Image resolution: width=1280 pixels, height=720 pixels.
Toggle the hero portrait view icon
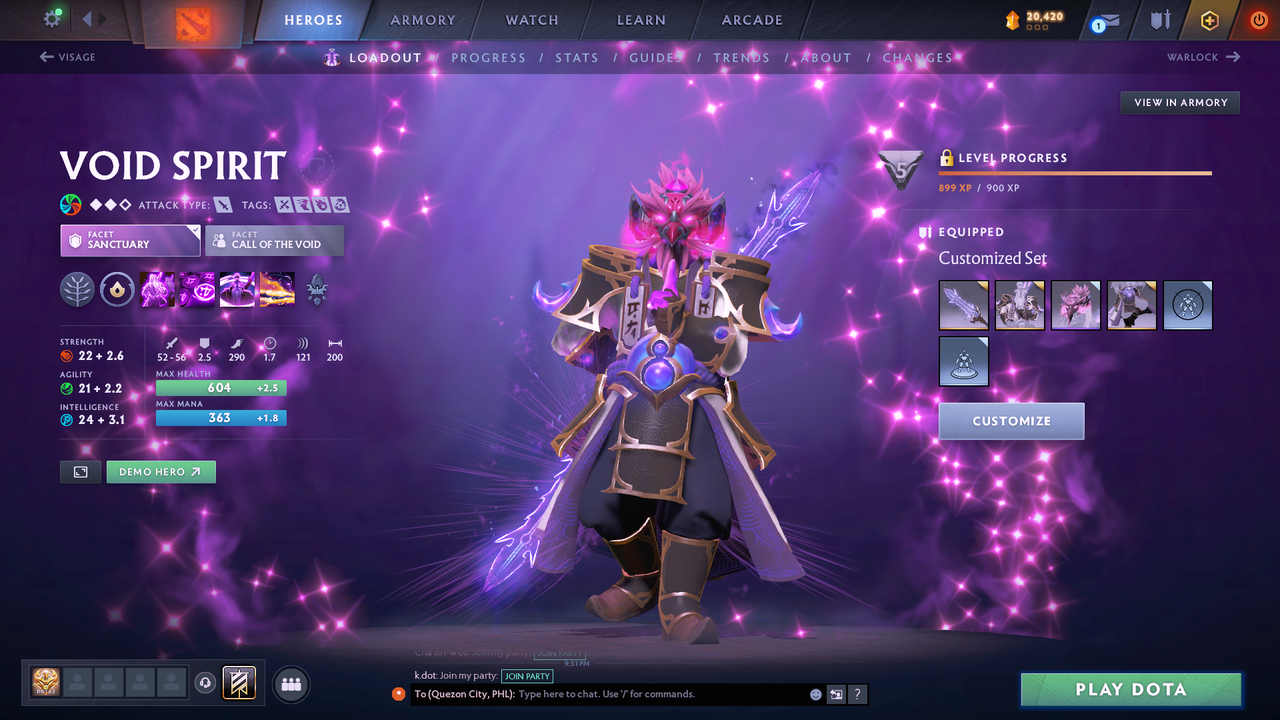point(80,471)
